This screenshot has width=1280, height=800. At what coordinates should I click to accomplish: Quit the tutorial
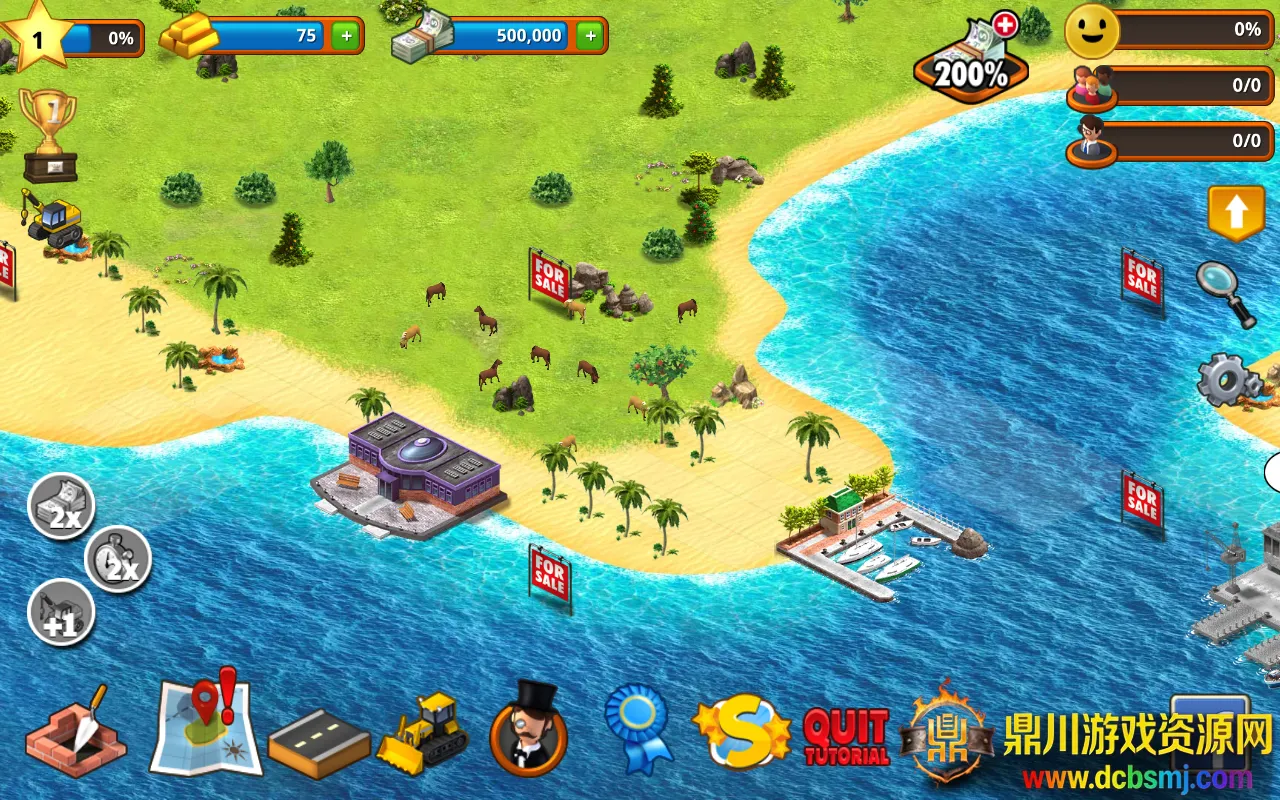846,736
